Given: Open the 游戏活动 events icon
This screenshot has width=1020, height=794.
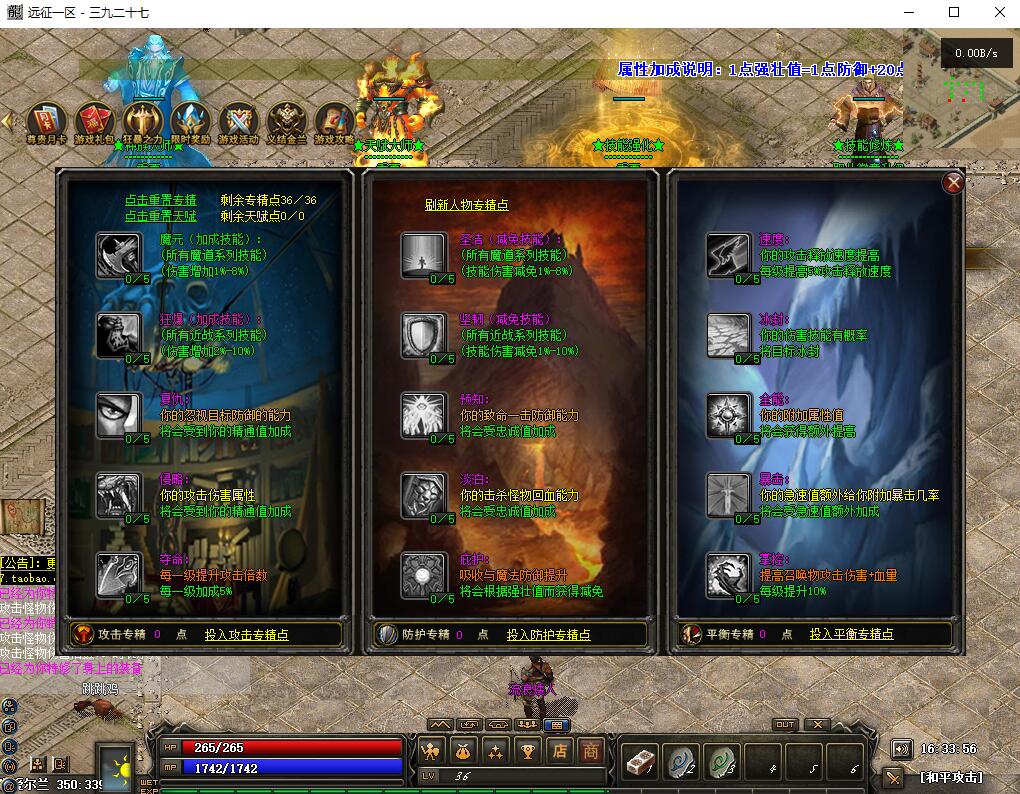Looking at the screenshot, I should tap(238, 121).
